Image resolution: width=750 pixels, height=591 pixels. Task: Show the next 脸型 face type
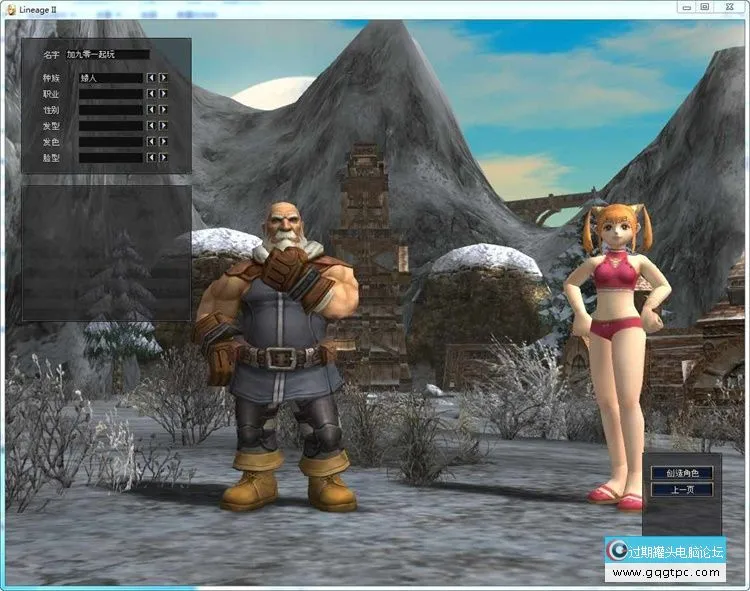(164, 157)
